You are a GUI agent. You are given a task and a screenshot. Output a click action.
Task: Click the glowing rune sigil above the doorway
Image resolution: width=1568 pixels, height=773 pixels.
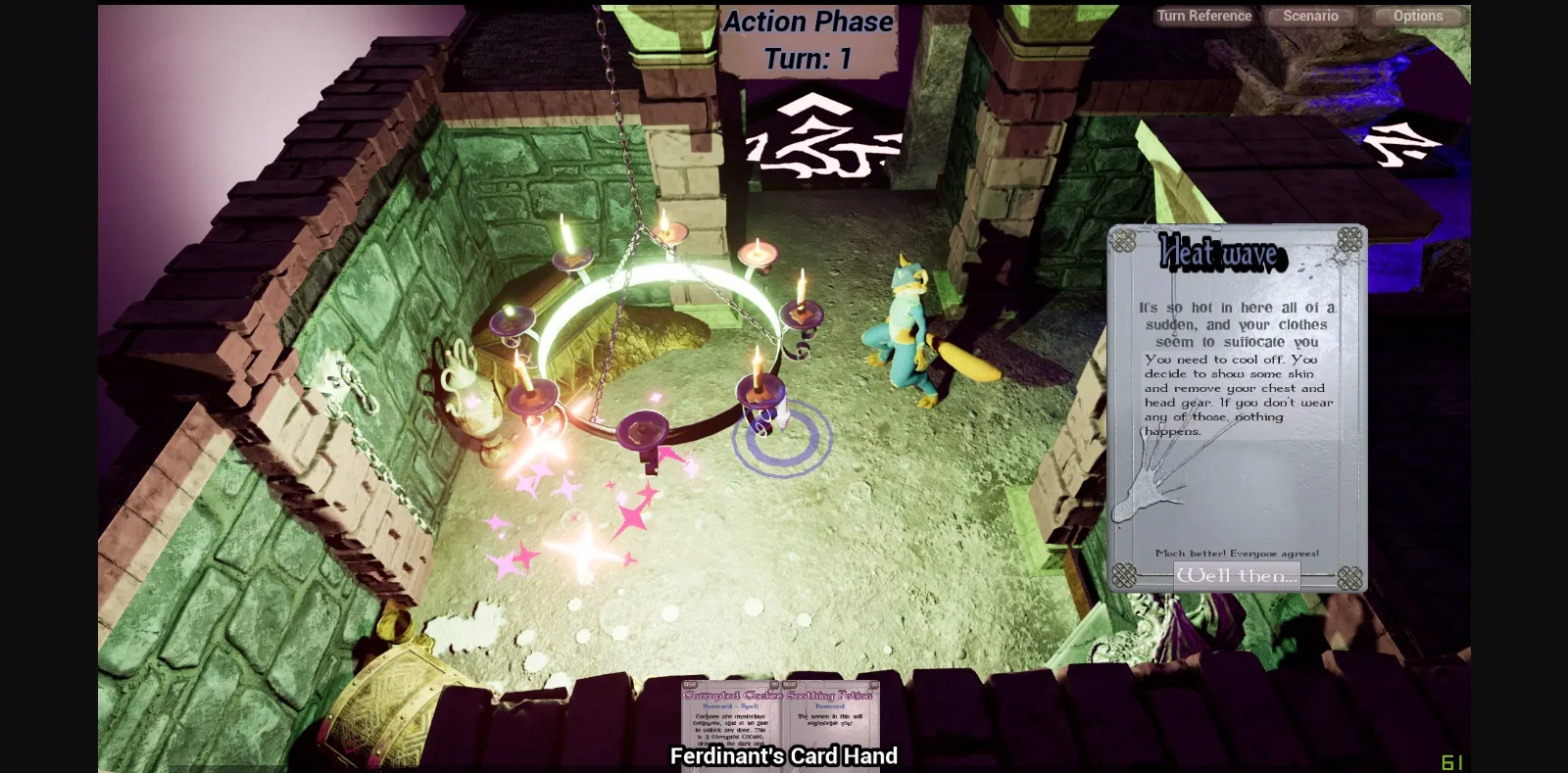click(821, 134)
